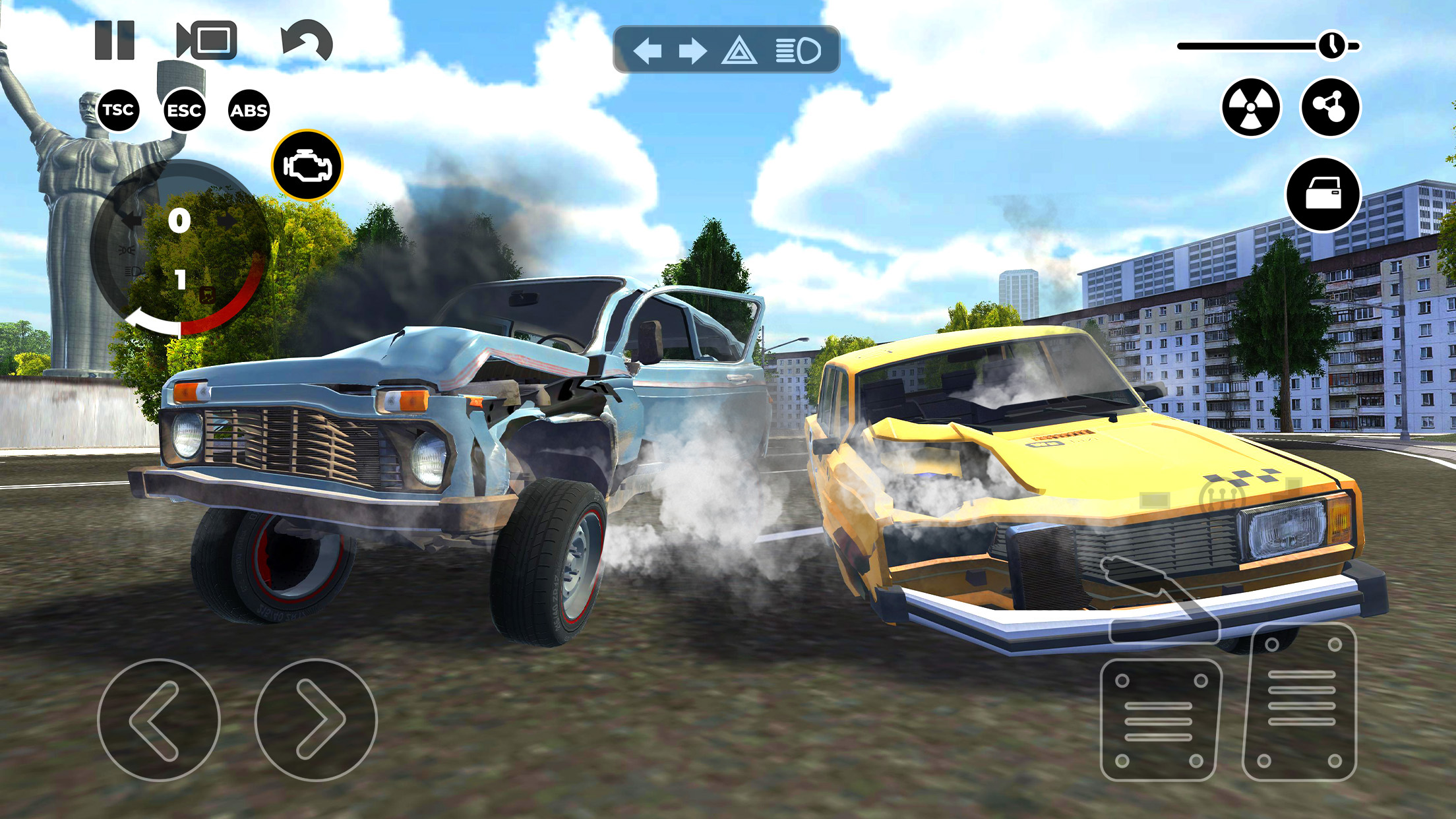Viewport: 1456px width, 819px height.
Task: Toggle the TSC traction control
Action: tap(117, 110)
